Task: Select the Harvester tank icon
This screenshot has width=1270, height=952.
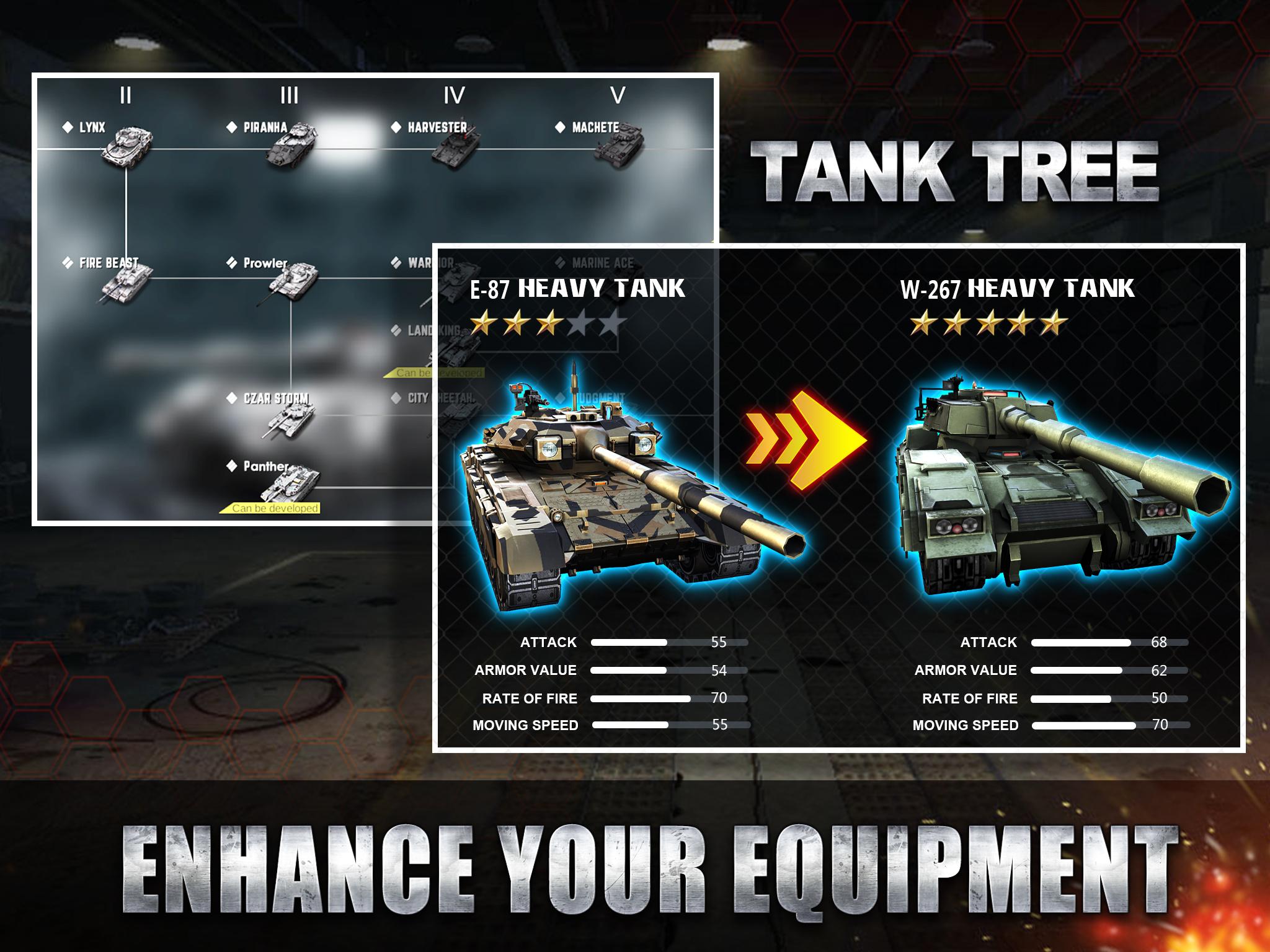Action: coord(456,149)
